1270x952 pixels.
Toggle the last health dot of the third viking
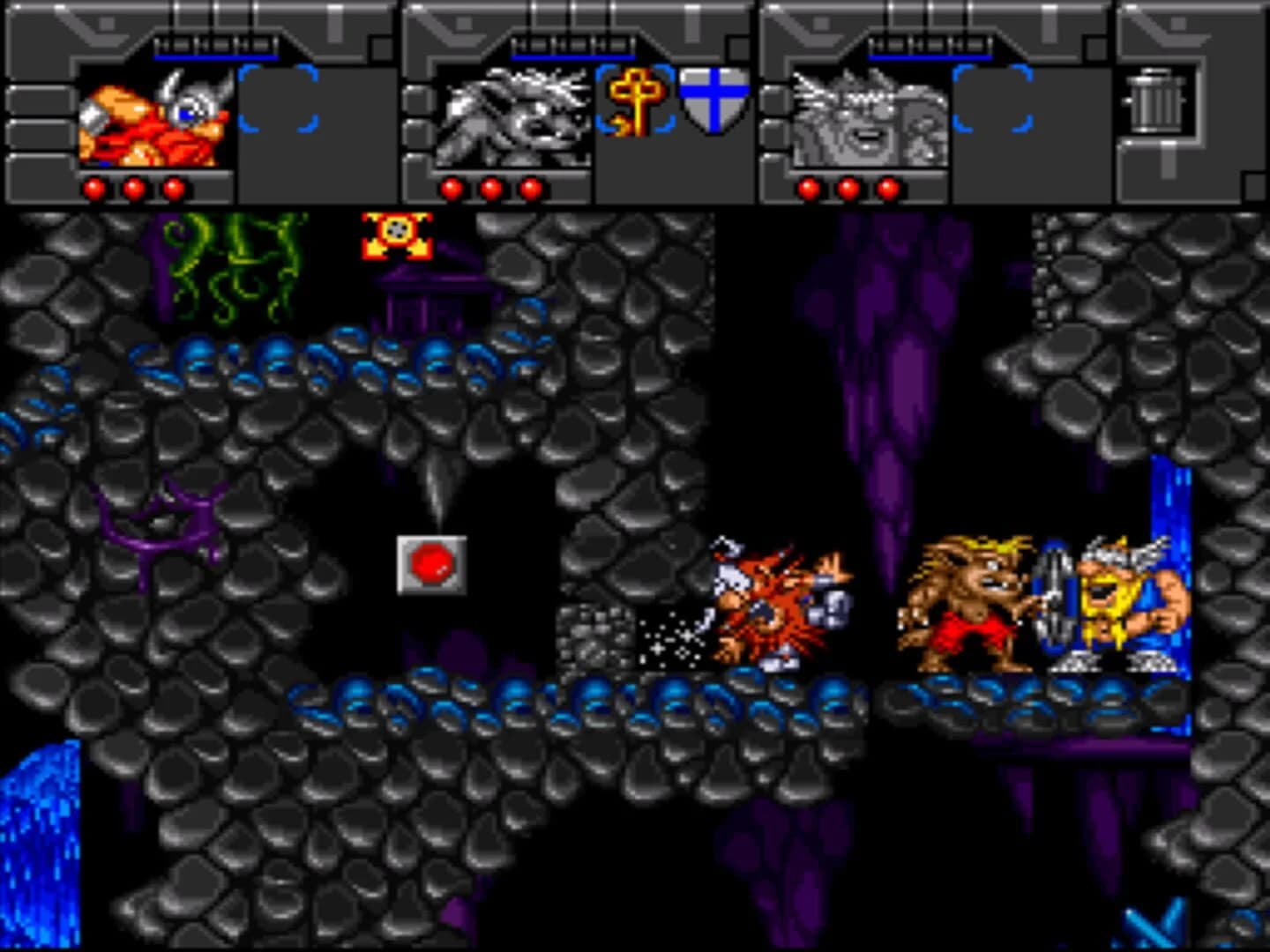(886, 187)
